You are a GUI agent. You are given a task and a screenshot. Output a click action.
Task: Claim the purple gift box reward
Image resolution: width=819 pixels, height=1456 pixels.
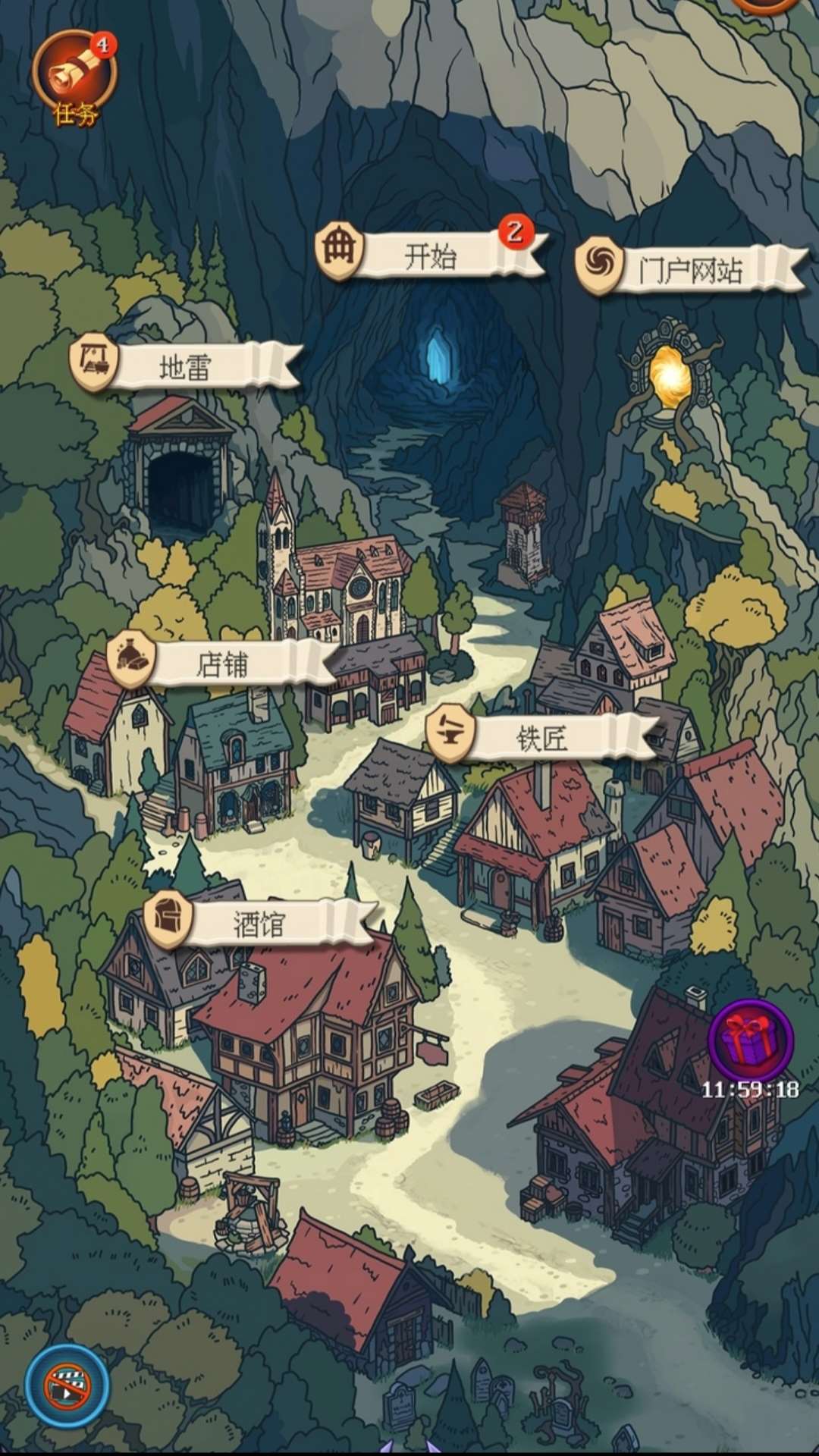click(x=750, y=1040)
